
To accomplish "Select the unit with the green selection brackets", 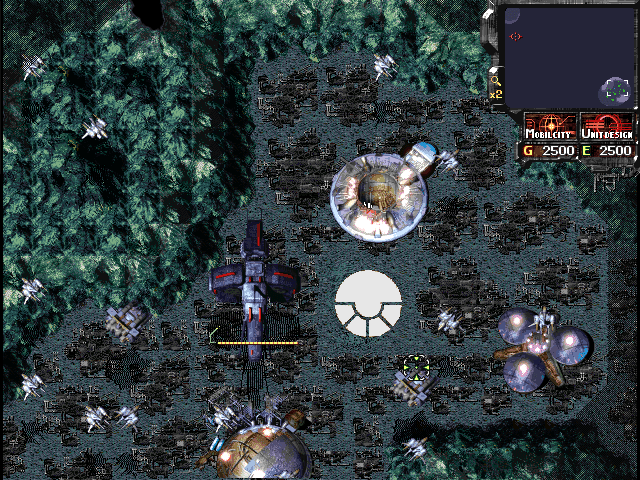I will click(414, 367).
